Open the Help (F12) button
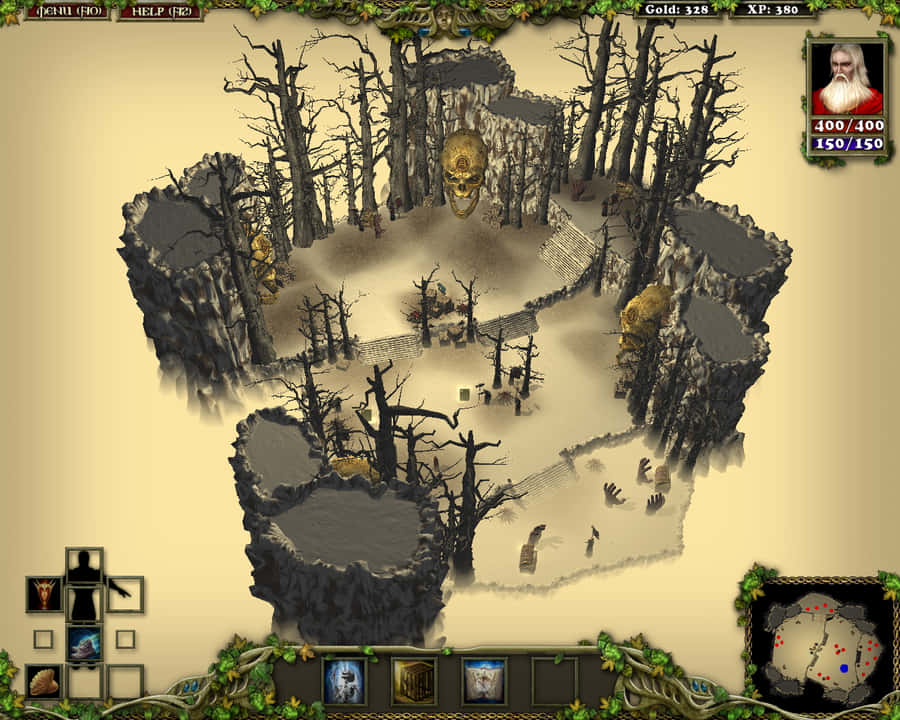The width and height of the screenshot is (900, 720). click(x=159, y=12)
